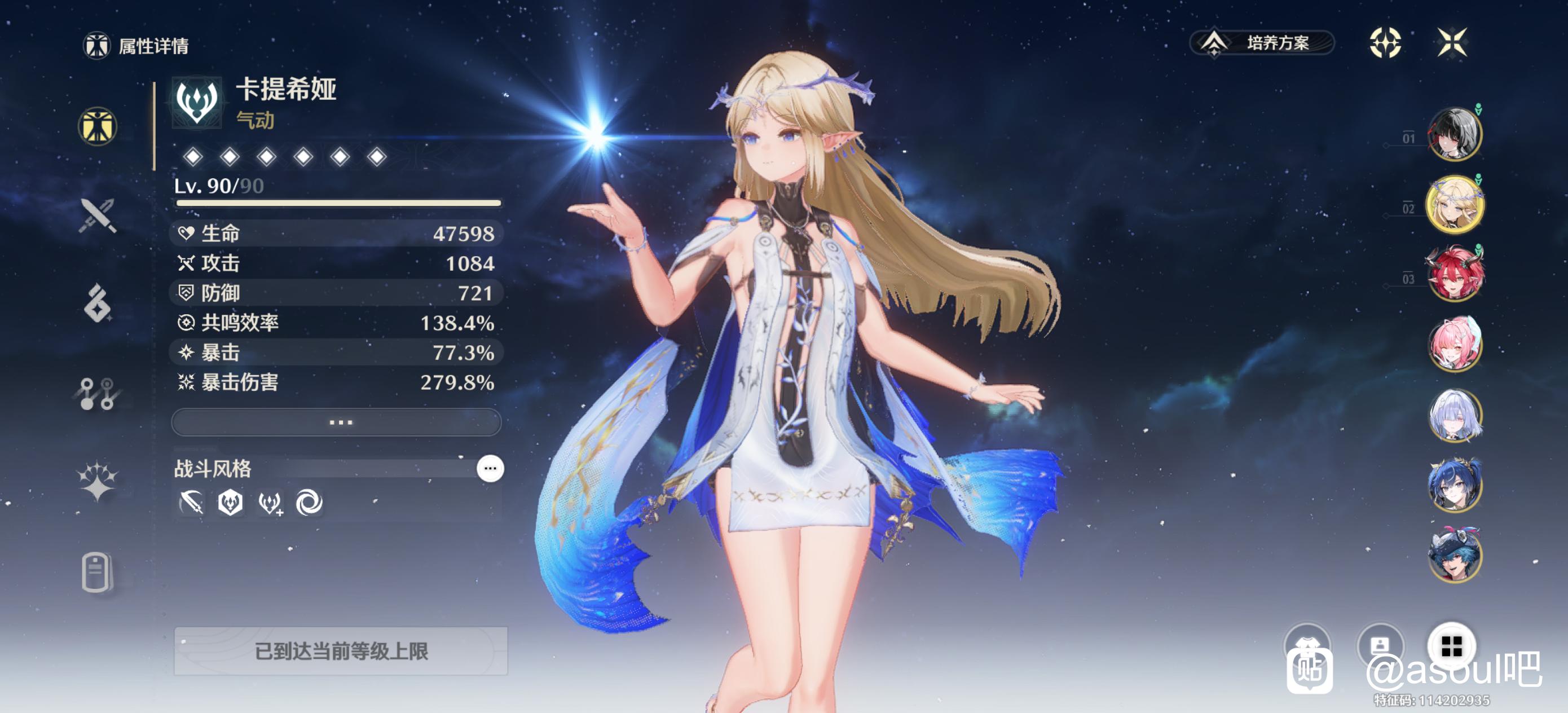Choose the red-haired horned character portrait
Screen dimensions: 1568x713
click(1454, 274)
